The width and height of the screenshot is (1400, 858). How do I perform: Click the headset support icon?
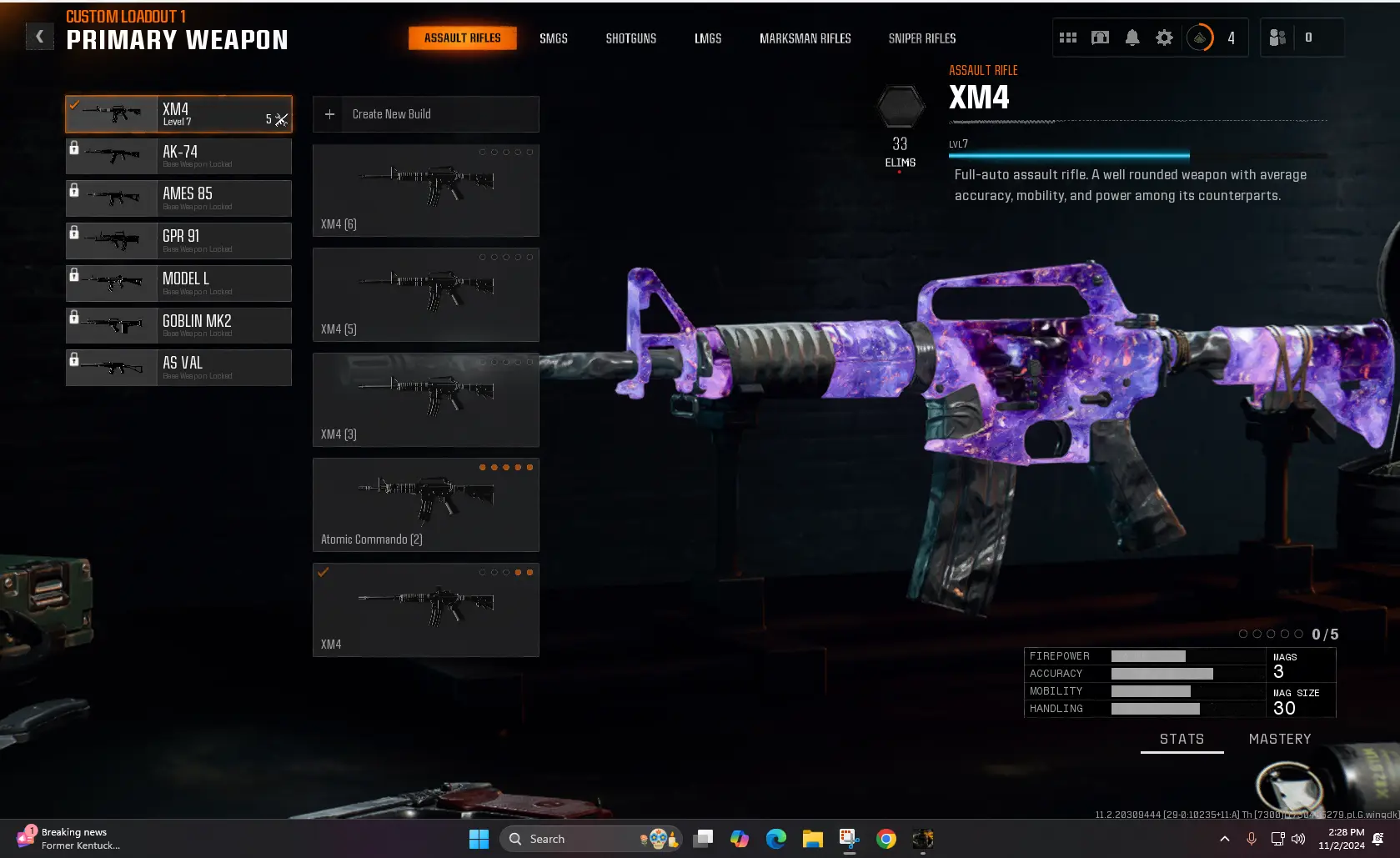(x=1100, y=37)
